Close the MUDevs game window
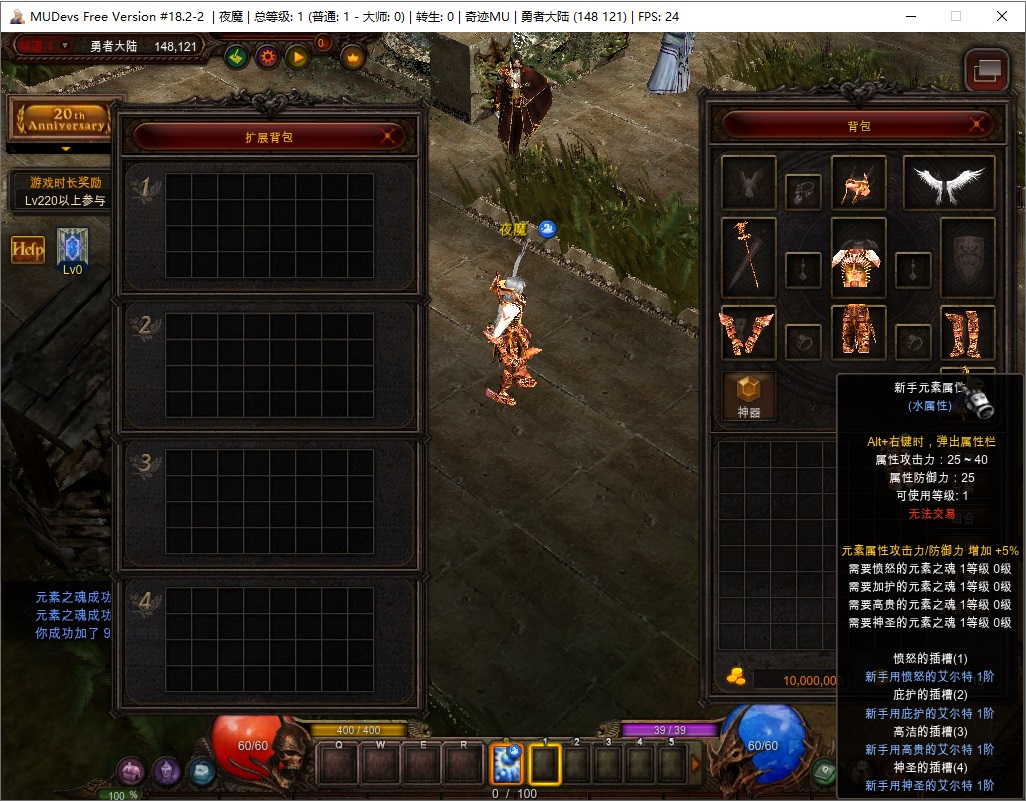 tap(1002, 16)
